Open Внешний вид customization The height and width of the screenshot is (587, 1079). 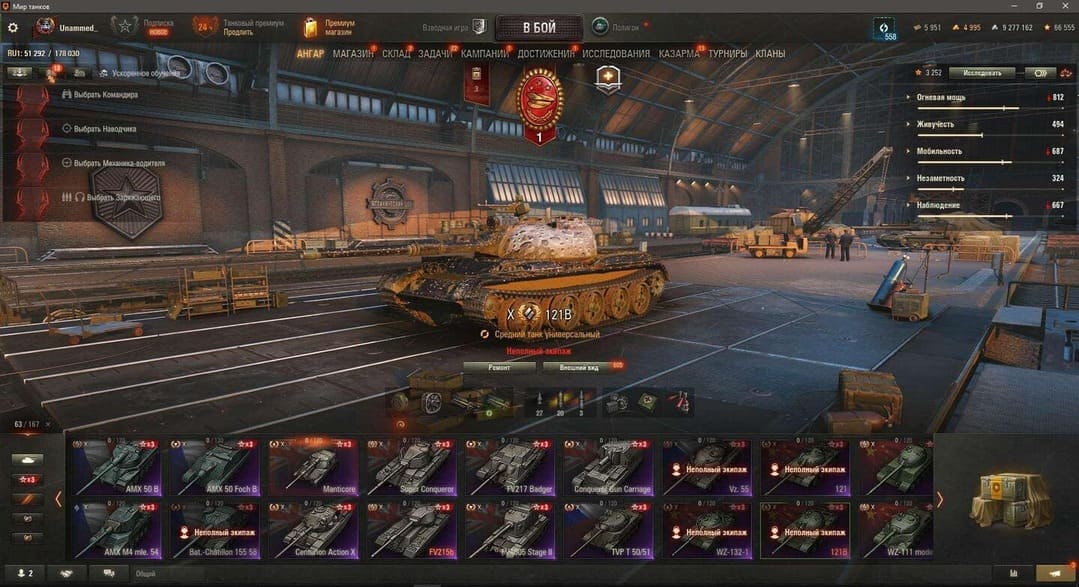pyautogui.click(x=579, y=367)
